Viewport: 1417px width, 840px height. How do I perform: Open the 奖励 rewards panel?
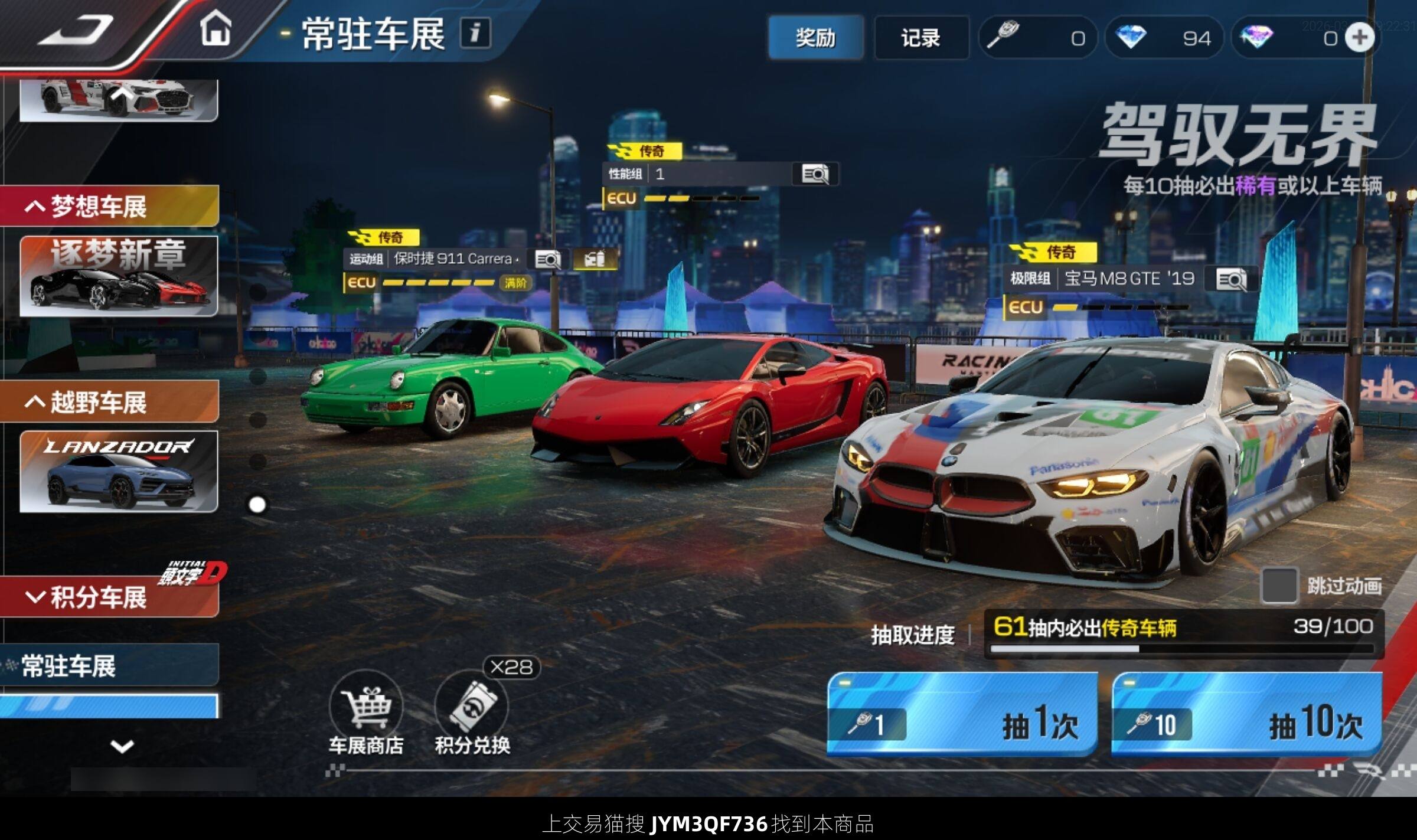815,38
